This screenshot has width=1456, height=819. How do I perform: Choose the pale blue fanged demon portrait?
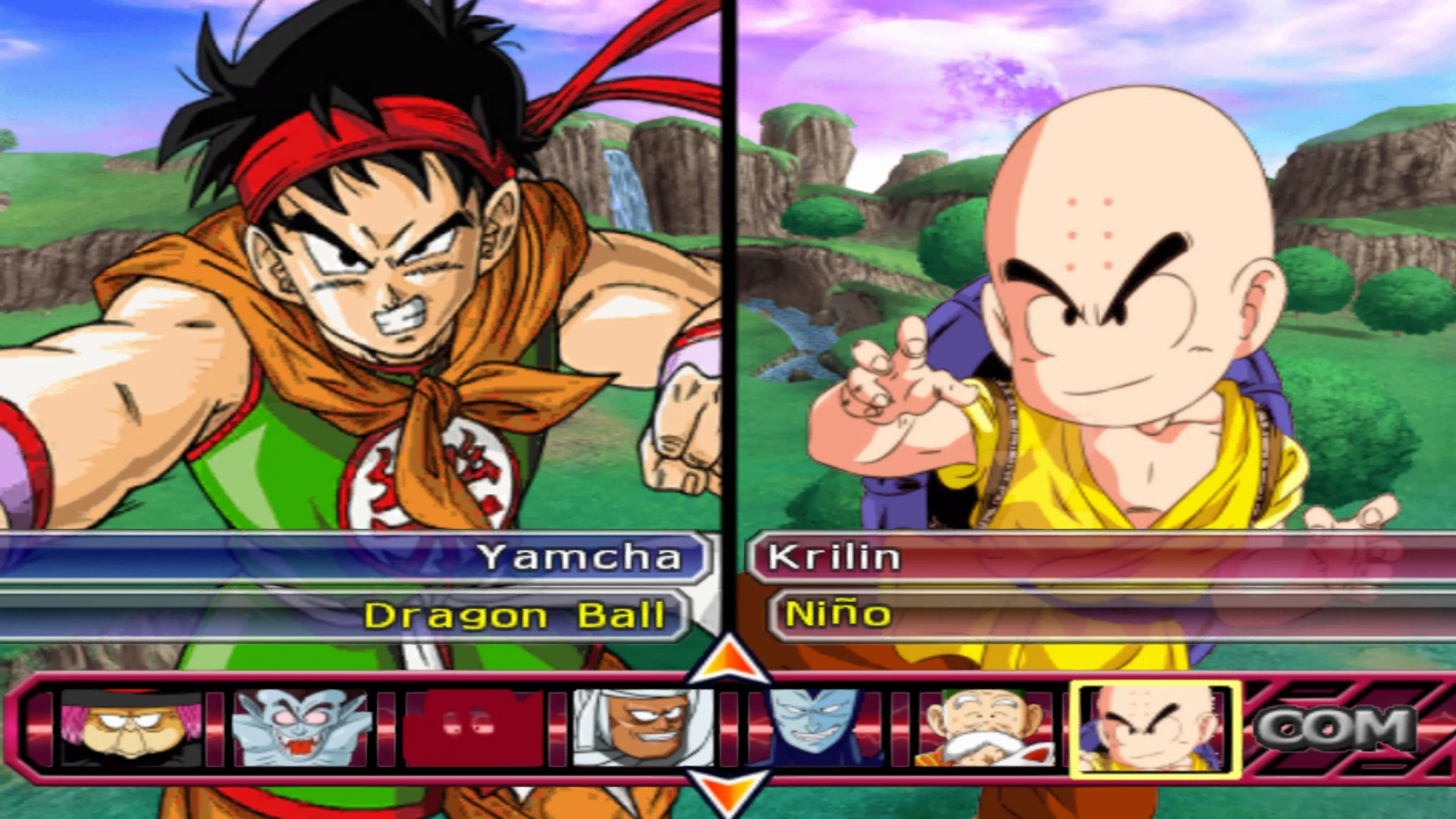tap(301, 727)
